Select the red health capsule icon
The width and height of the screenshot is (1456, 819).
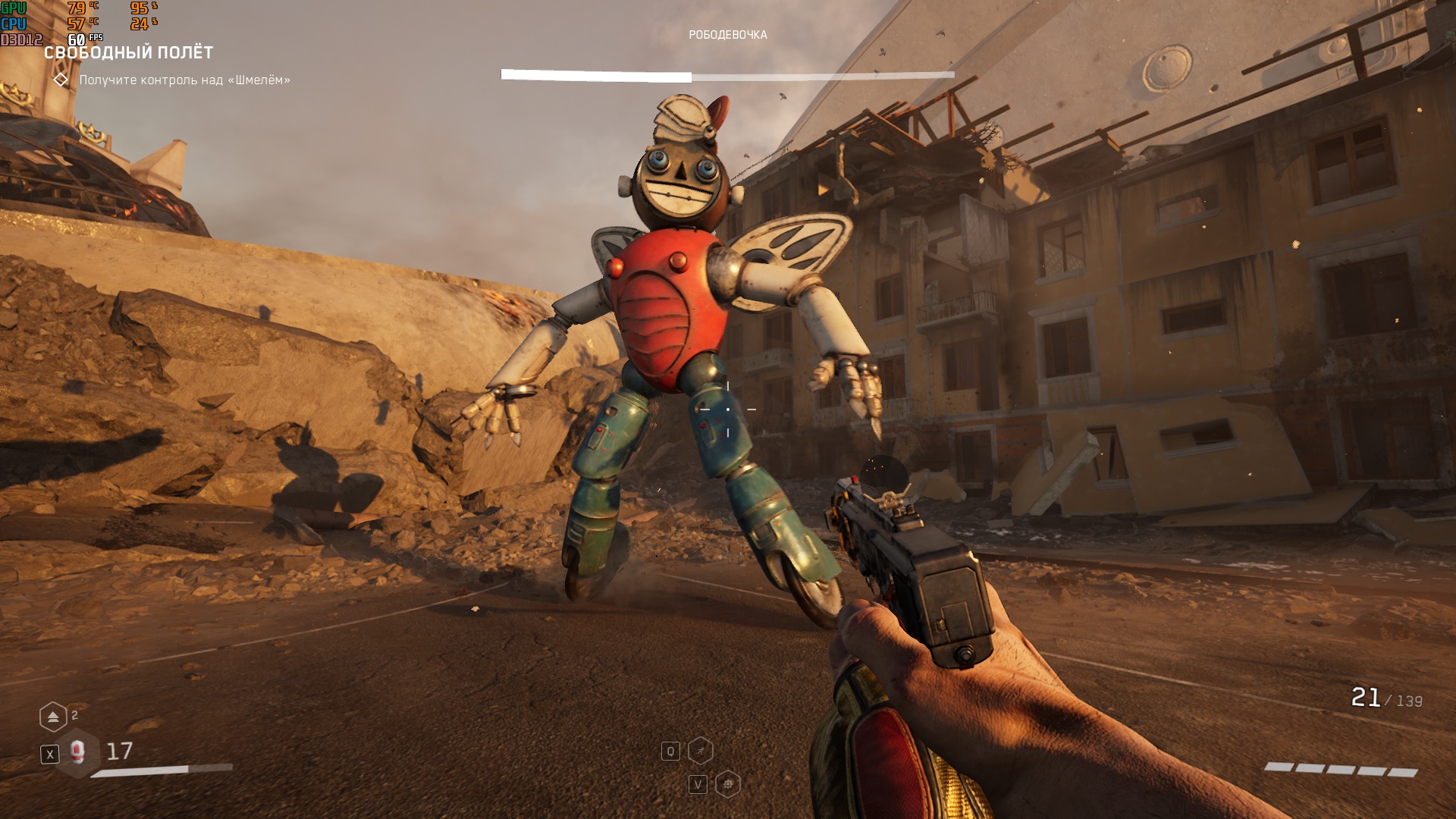click(77, 752)
